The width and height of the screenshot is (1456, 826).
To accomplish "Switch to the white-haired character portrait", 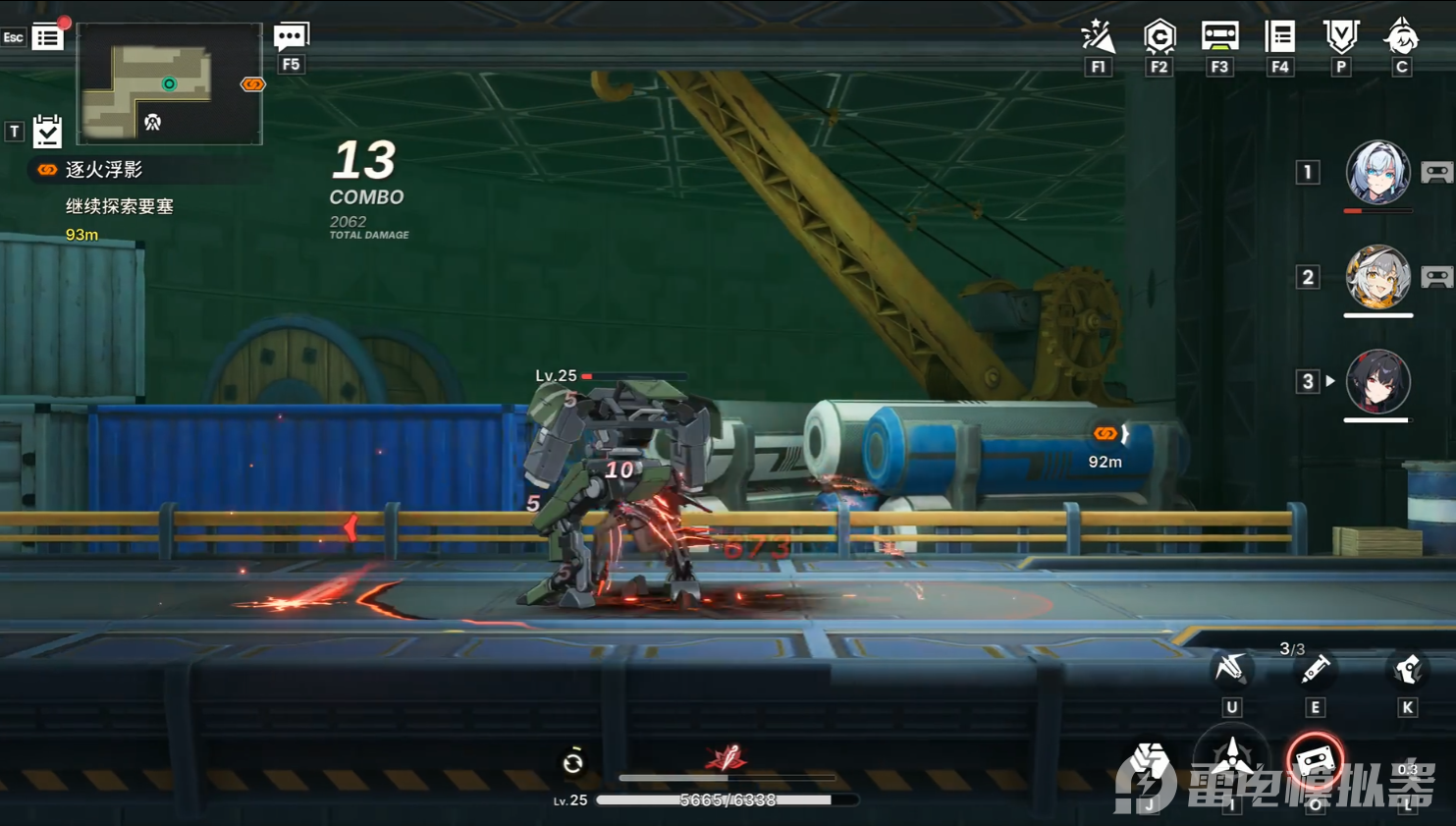I will [x=1377, y=172].
